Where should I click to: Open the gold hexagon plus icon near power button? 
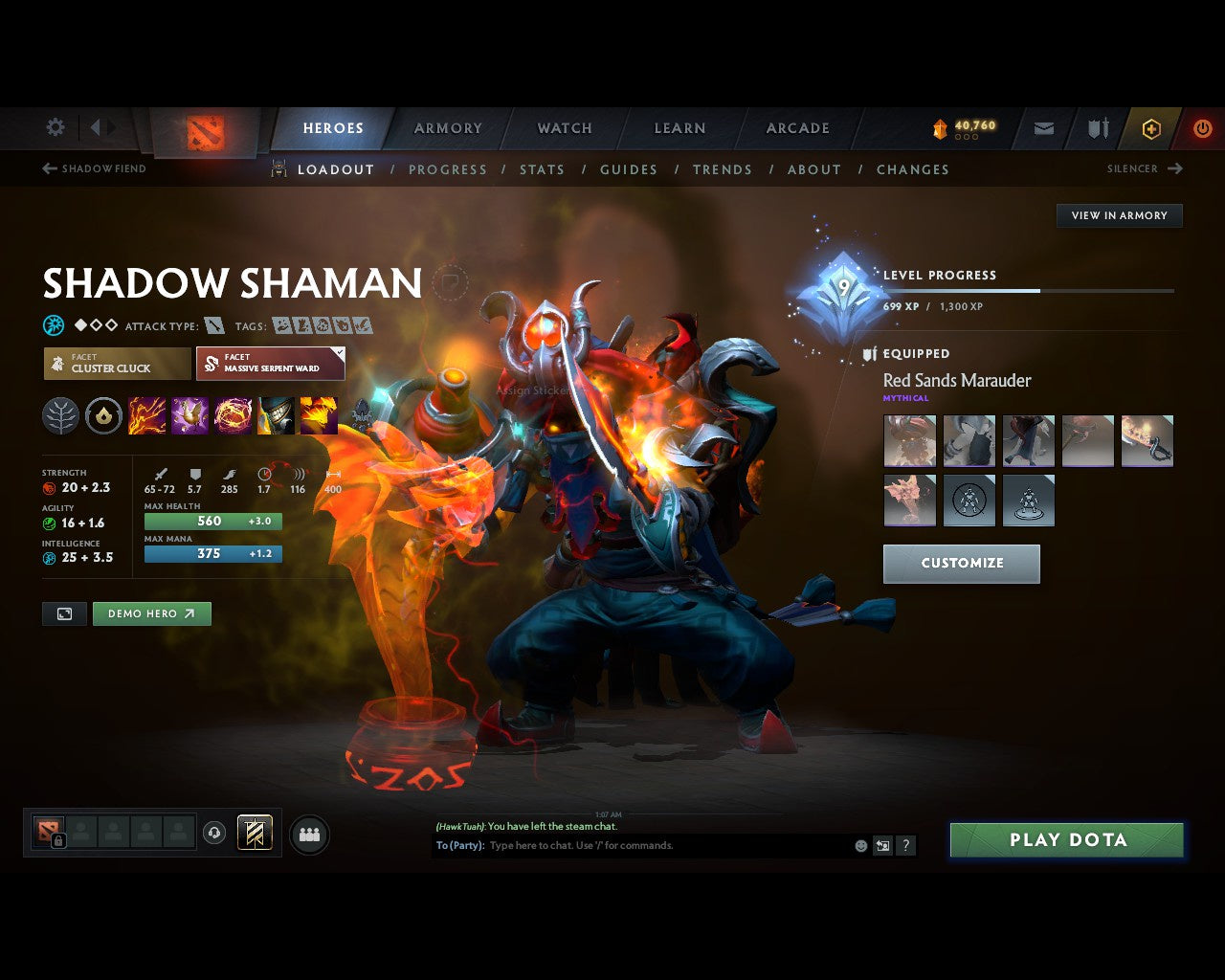[x=1150, y=127]
